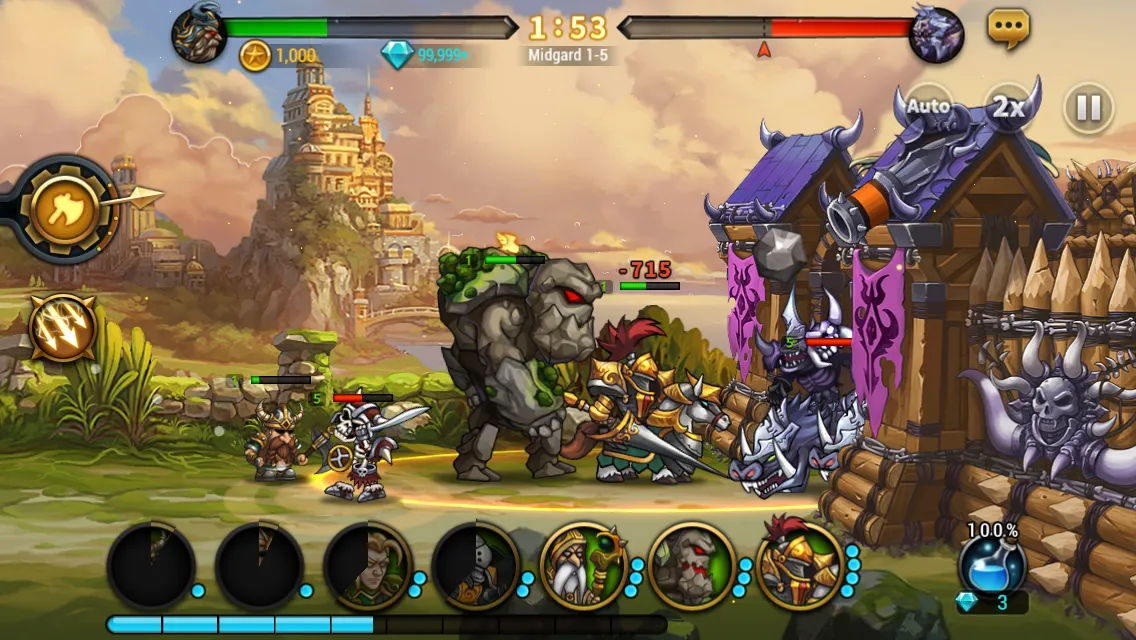Screen dimensions: 1136x640
Task: Open the chat speech bubble
Action: (x=1008, y=29)
